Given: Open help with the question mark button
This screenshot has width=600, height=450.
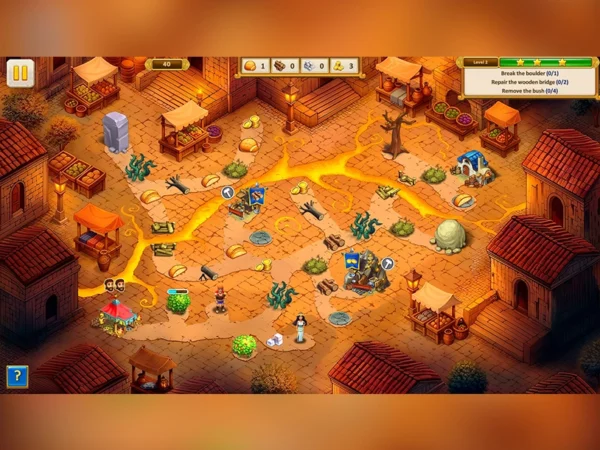Looking at the screenshot, I should point(16,376).
